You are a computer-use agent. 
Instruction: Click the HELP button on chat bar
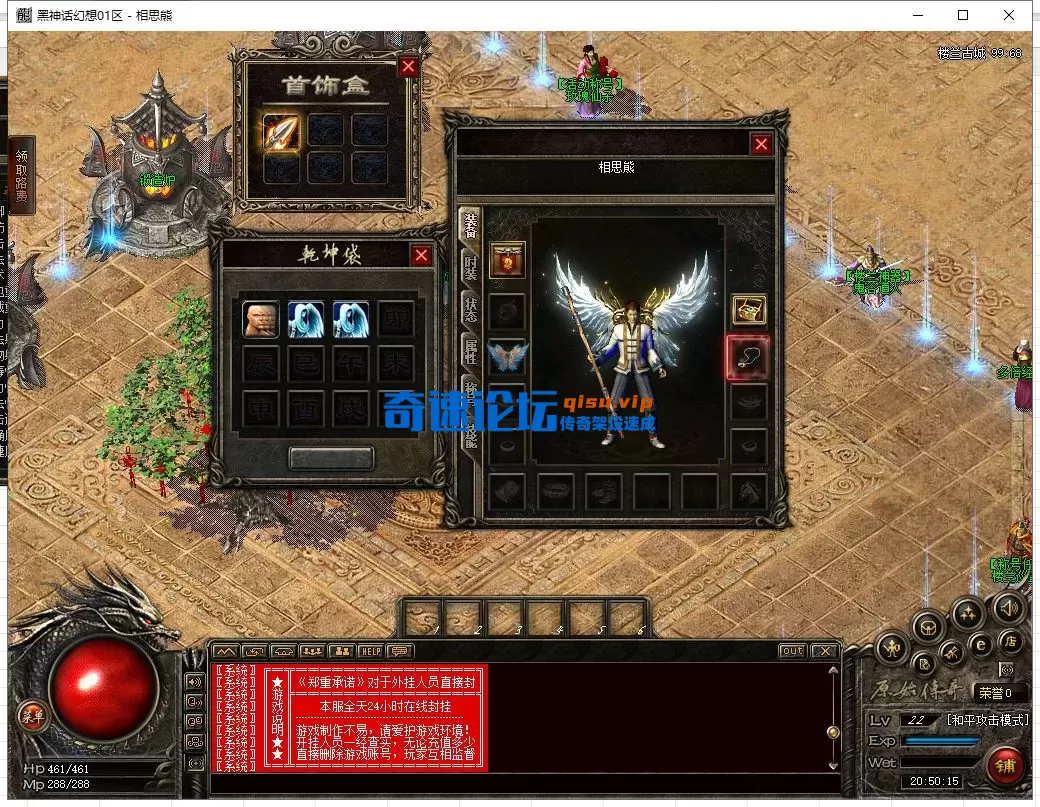click(x=370, y=651)
